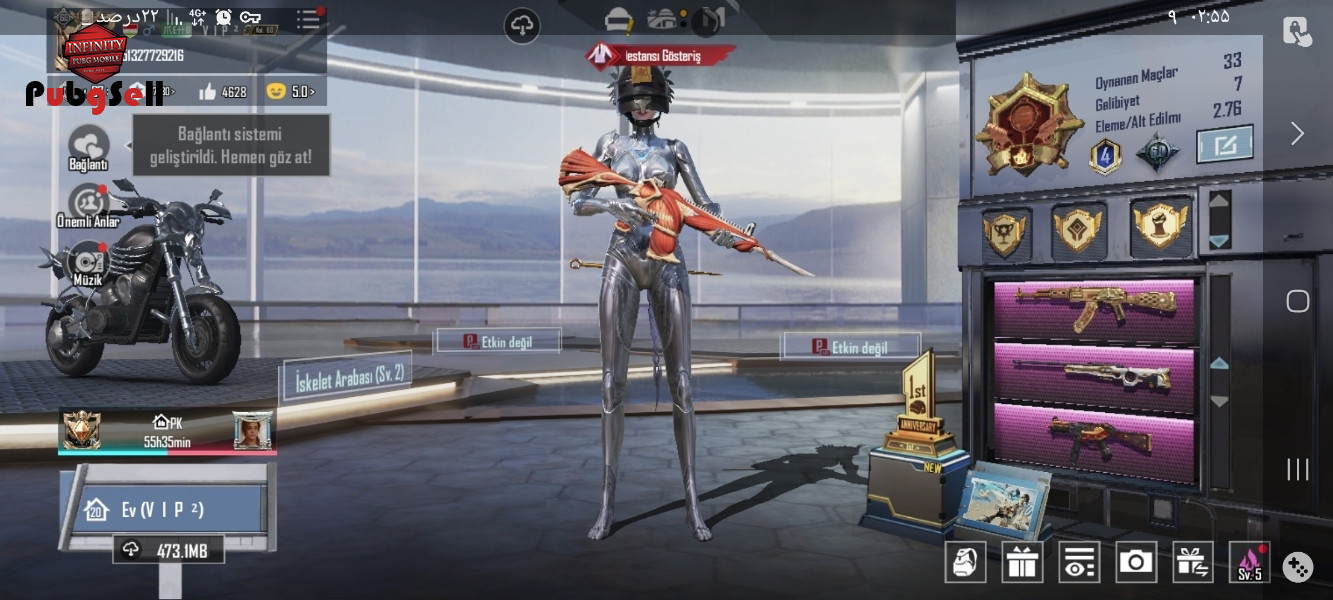Select the white sniper rifle skin
Screen dimensions: 1333x600
tap(1095, 376)
